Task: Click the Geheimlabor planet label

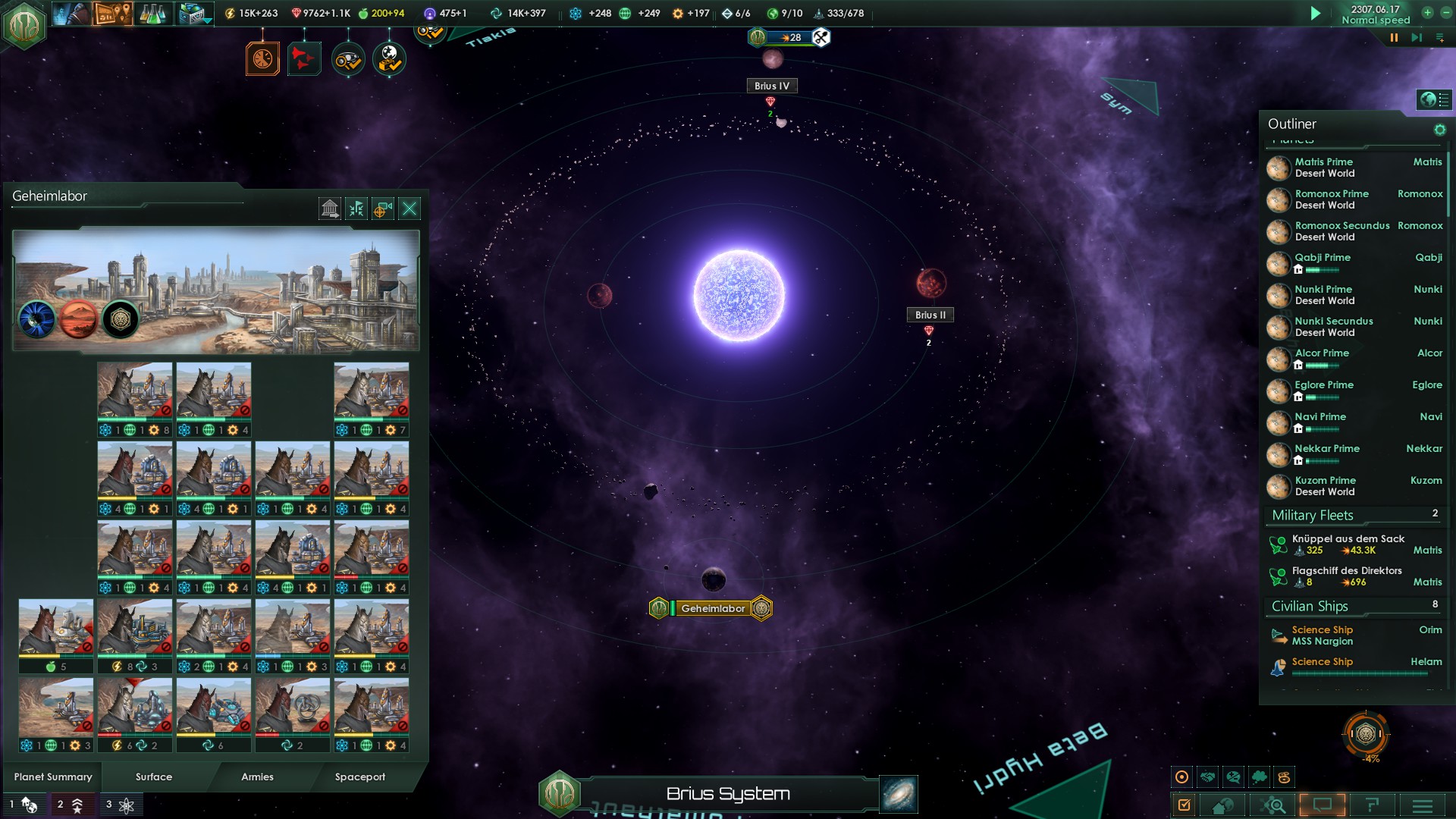Action: pyautogui.click(x=712, y=608)
